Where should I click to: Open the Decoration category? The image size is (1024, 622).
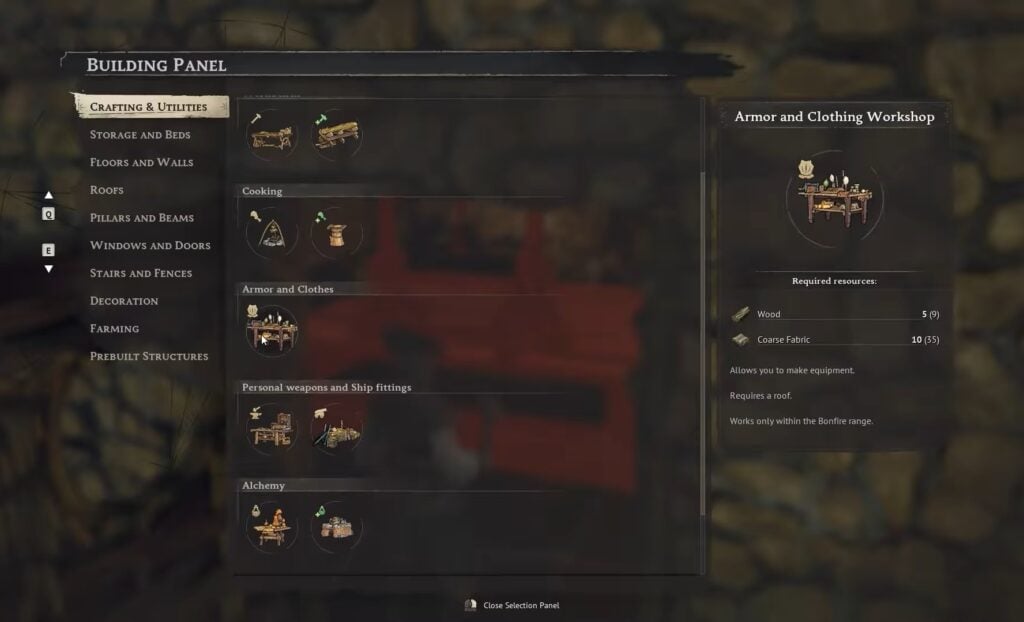[x=124, y=301]
